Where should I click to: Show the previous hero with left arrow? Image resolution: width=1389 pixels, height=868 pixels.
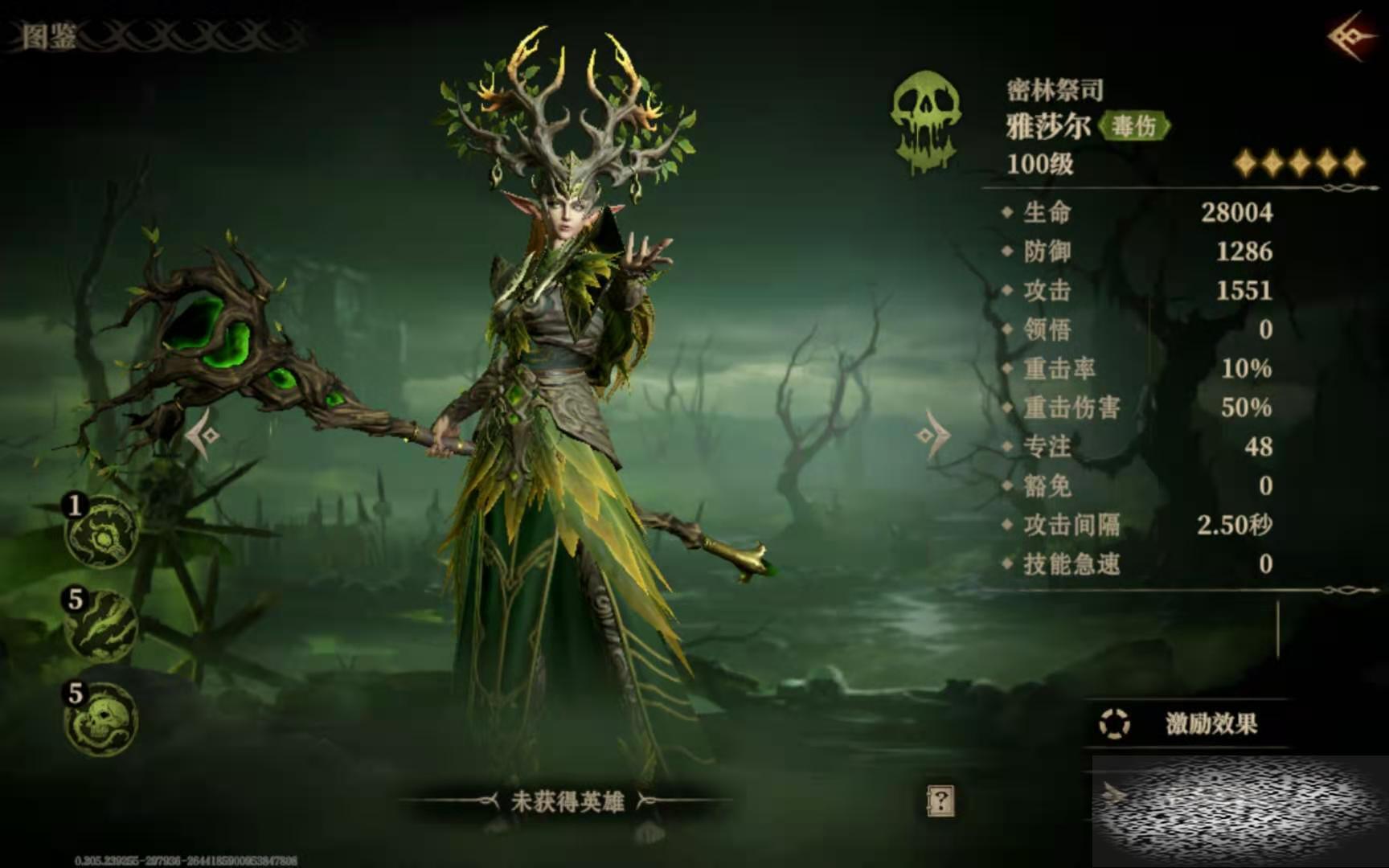[x=203, y=435]
